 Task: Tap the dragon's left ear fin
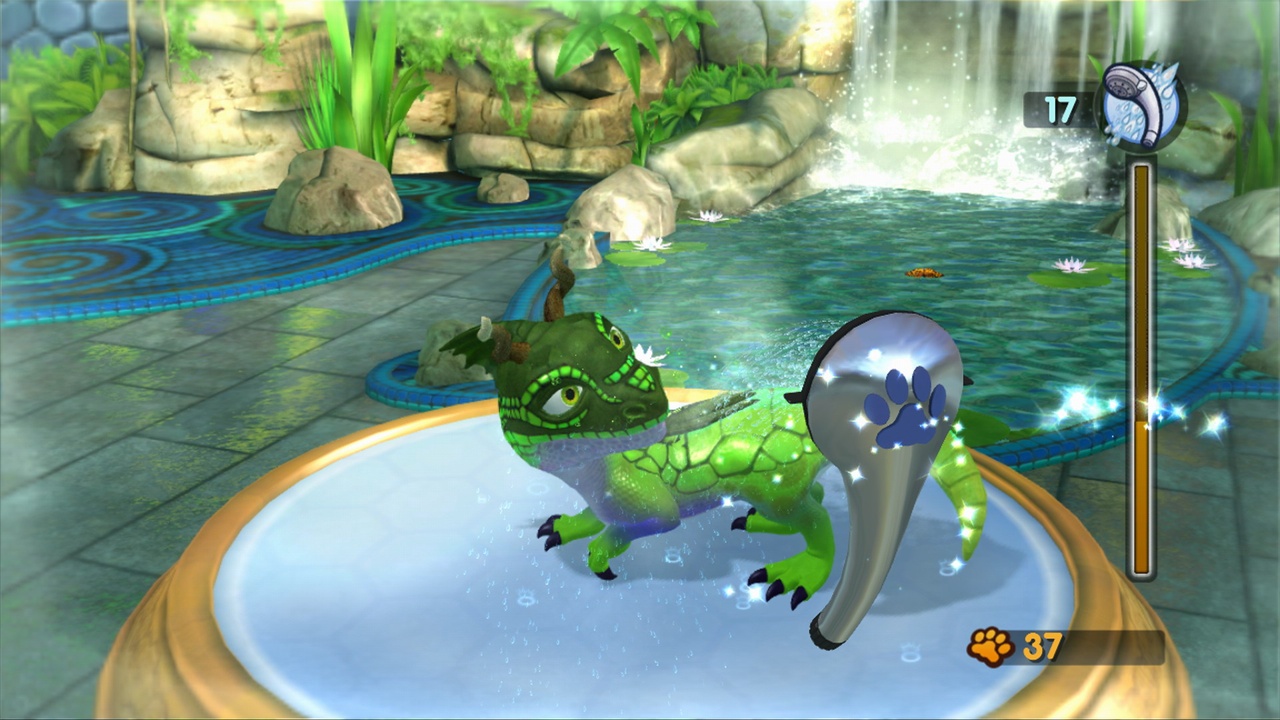click(x=463, y=345)
